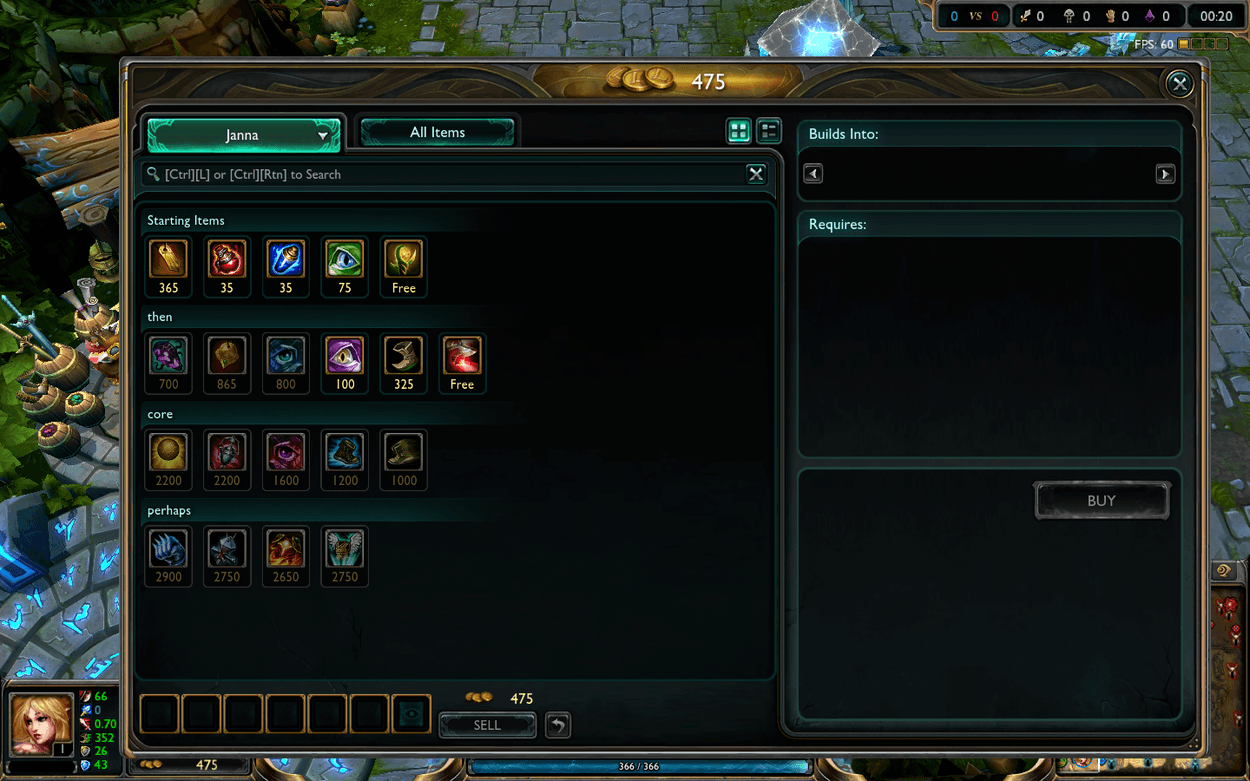This screenshot has height=781, width=1250.
Task: Choose the blue Mana Potion
Action: tap(286, 260)
